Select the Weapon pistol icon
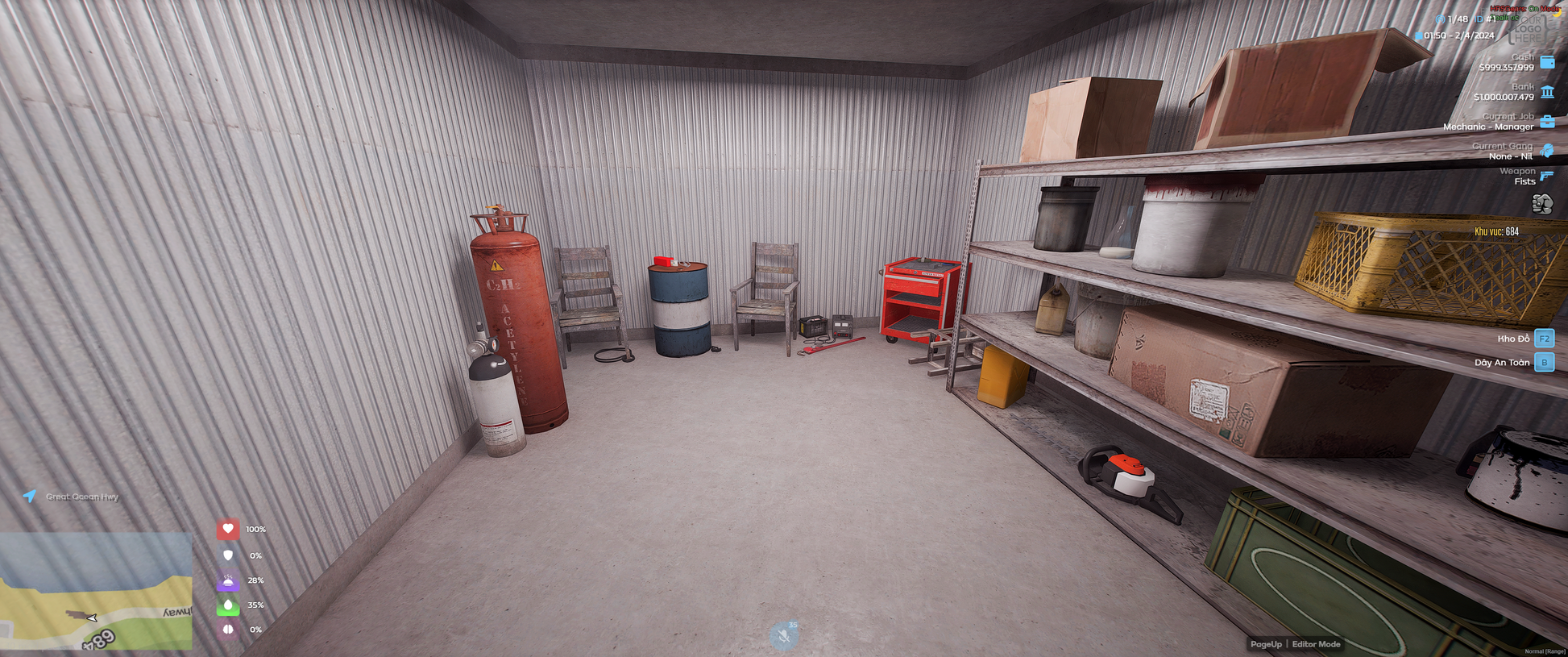This screenshot has height=657, width=1568. pos(1546,176)
